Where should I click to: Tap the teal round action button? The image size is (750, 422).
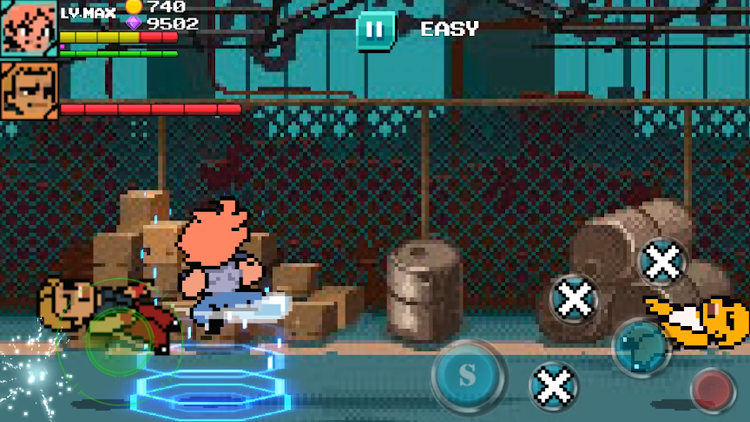coord(639,346)
